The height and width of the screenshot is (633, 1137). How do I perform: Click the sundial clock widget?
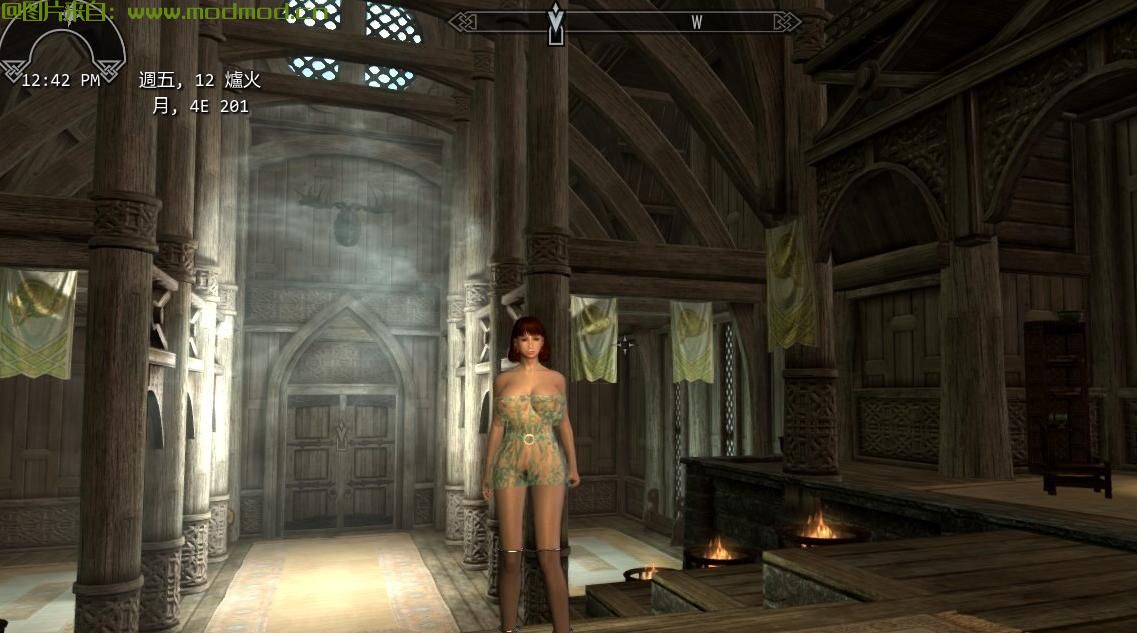[62, 48]
